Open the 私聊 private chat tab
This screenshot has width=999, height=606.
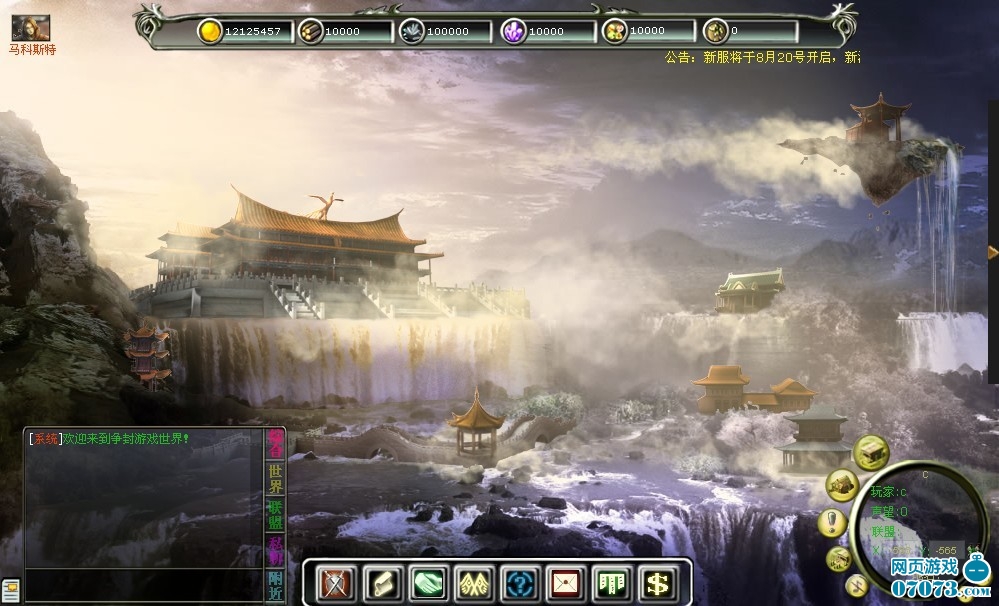[275, 549]
